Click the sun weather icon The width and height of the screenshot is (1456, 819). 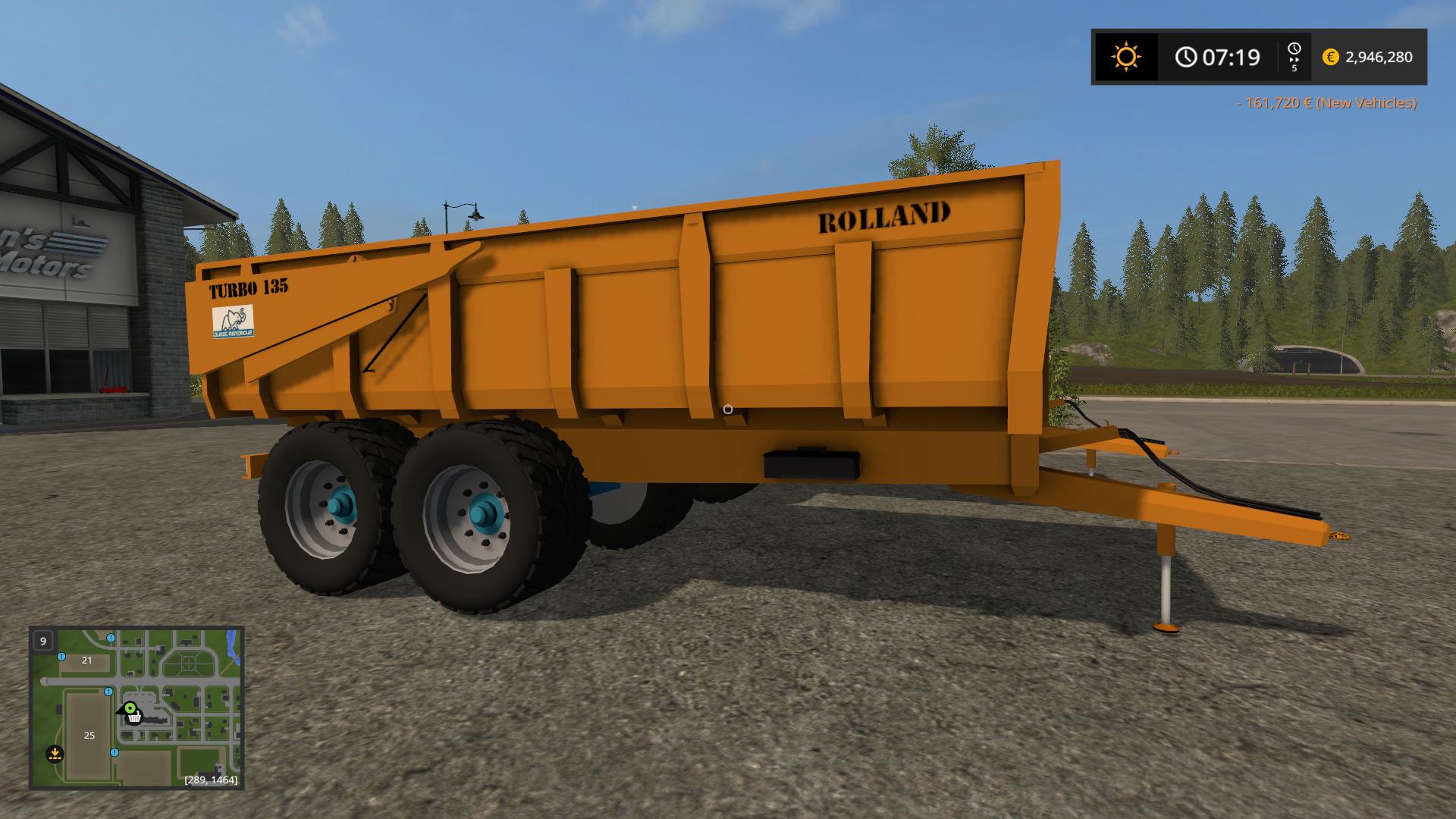click(x=1125, y=57)
